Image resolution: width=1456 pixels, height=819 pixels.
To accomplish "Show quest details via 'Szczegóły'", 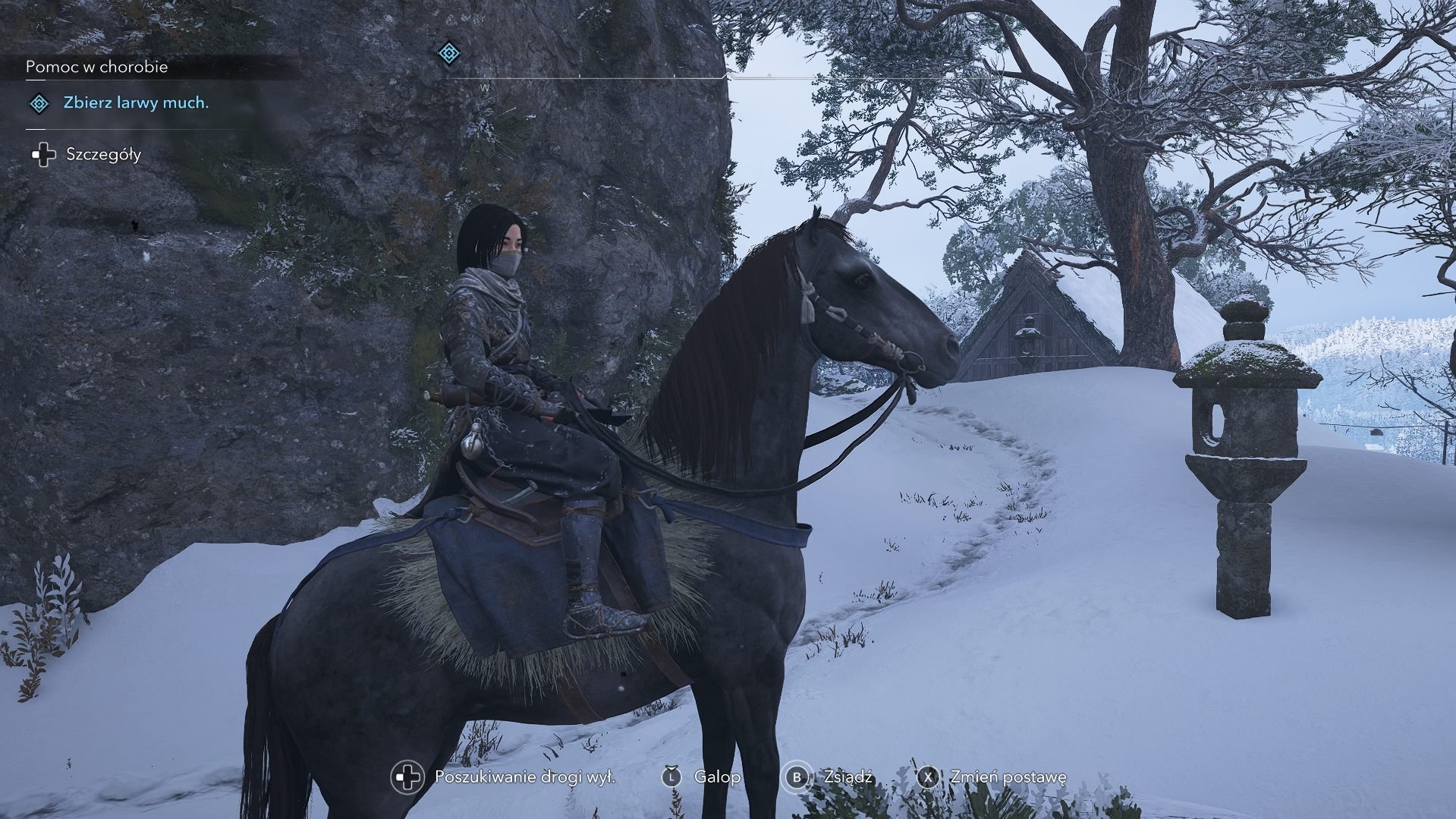I will [x=103, y=155].
